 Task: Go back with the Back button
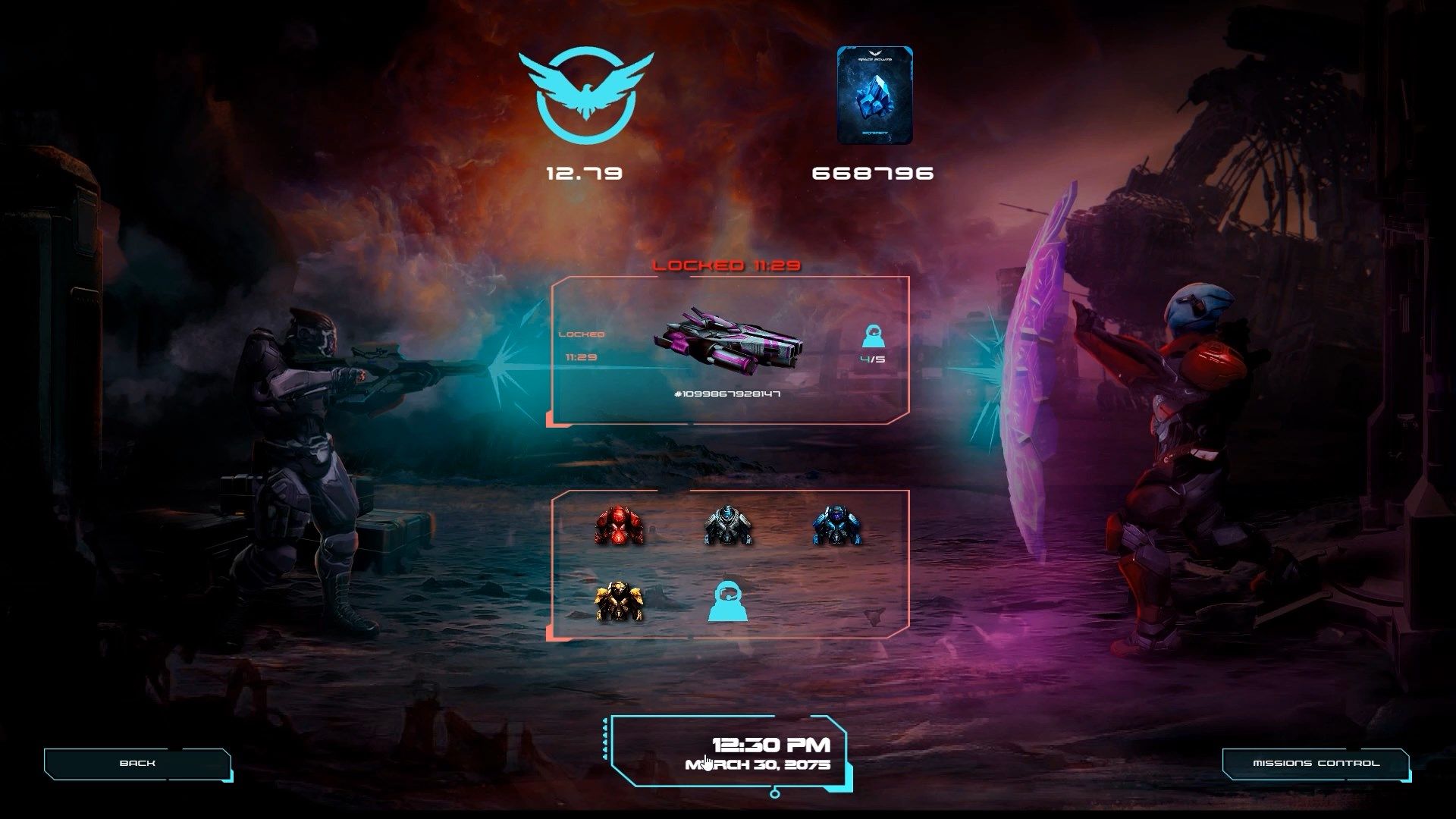coord(137,763)
